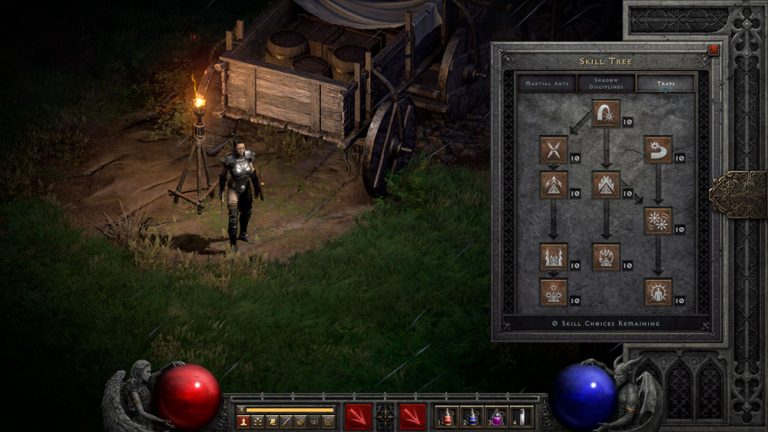
Task: Select the Traps skill tab
Action: (x=665, y=84)
